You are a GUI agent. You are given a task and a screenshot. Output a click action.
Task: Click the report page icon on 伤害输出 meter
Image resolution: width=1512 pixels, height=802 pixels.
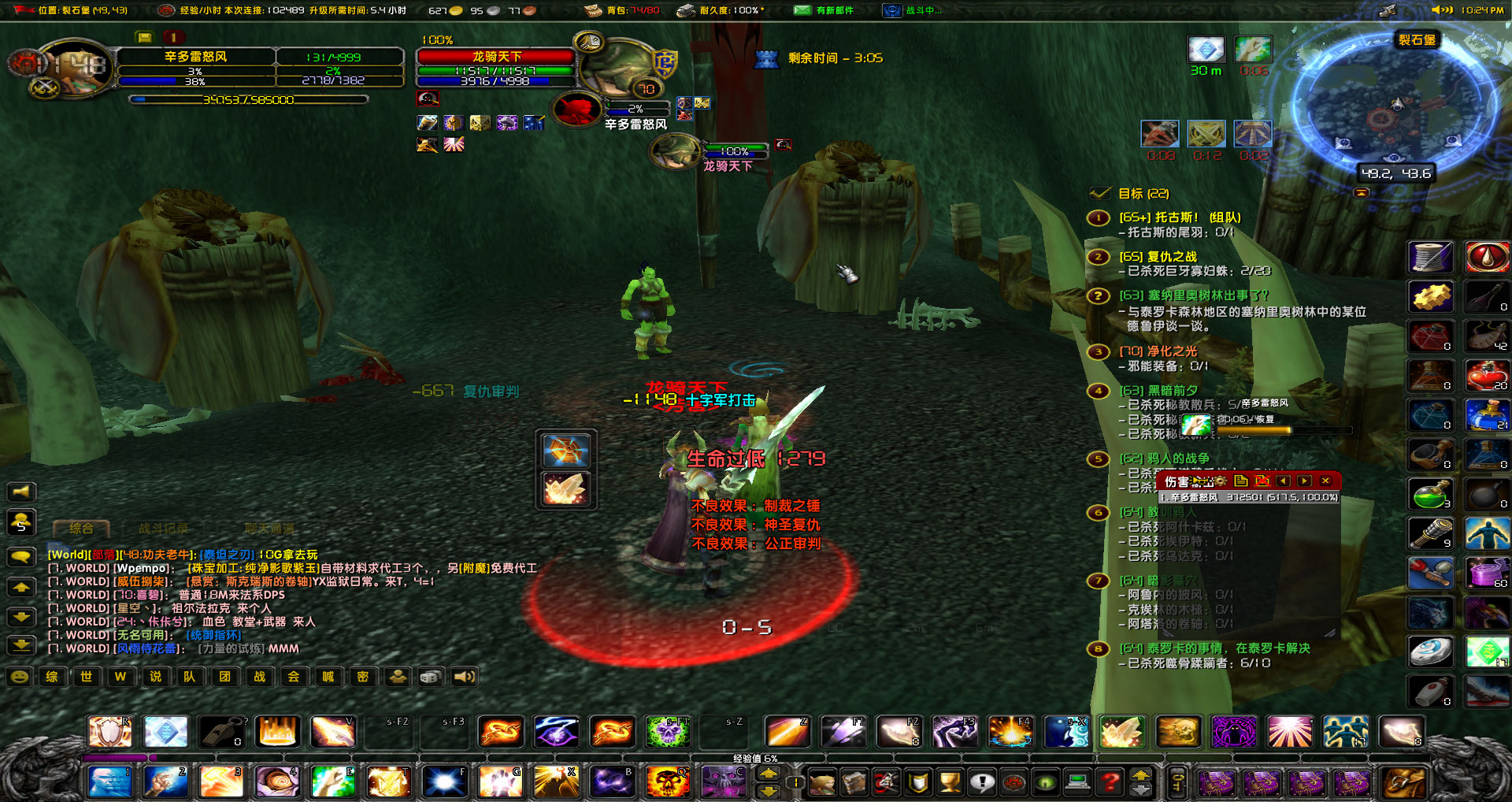click(1241, 481)
